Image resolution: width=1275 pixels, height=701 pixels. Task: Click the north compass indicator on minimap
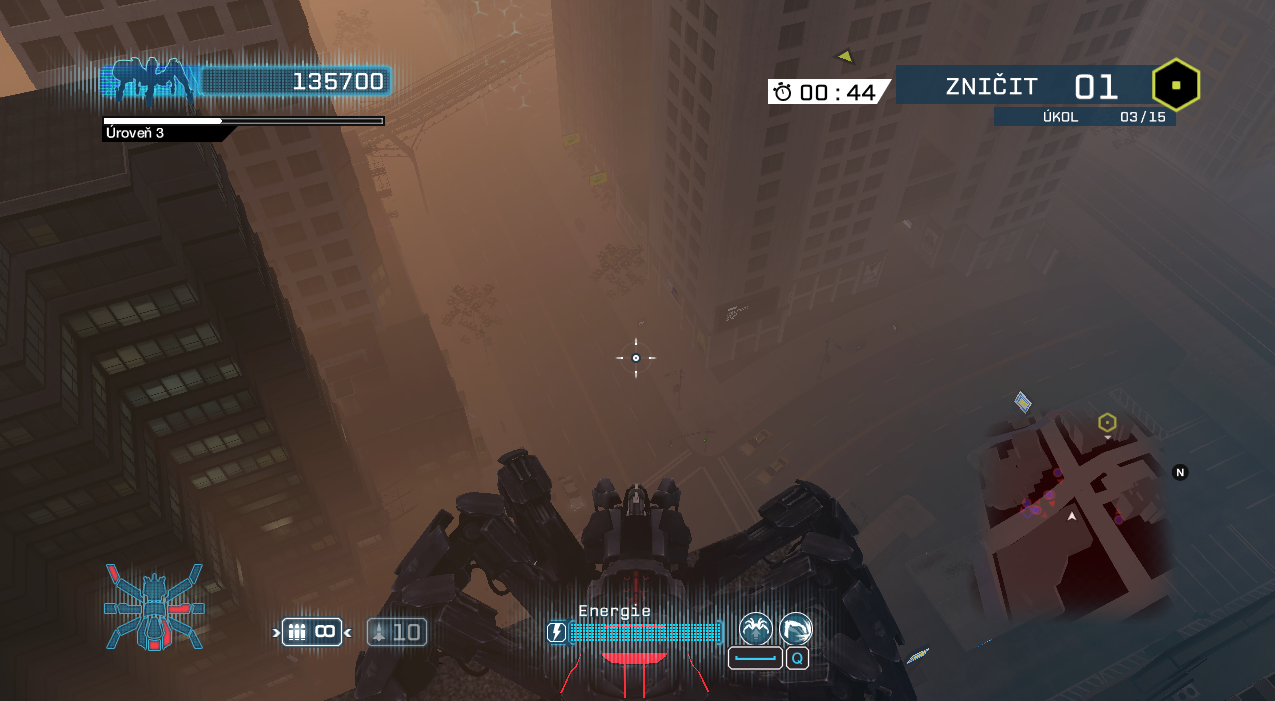[1180, 472]
